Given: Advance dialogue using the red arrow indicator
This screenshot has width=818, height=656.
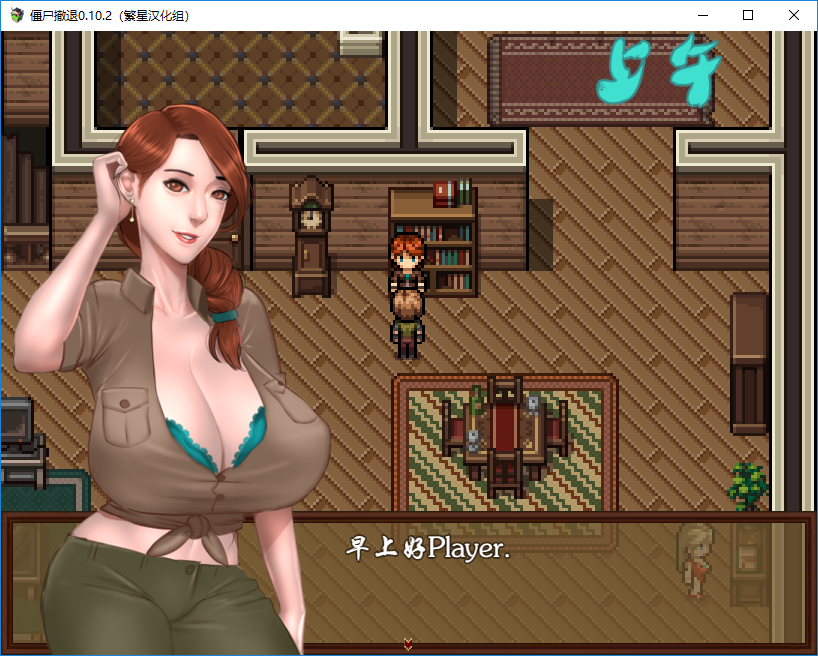Looking at the screenshot, I should (408, 644).
